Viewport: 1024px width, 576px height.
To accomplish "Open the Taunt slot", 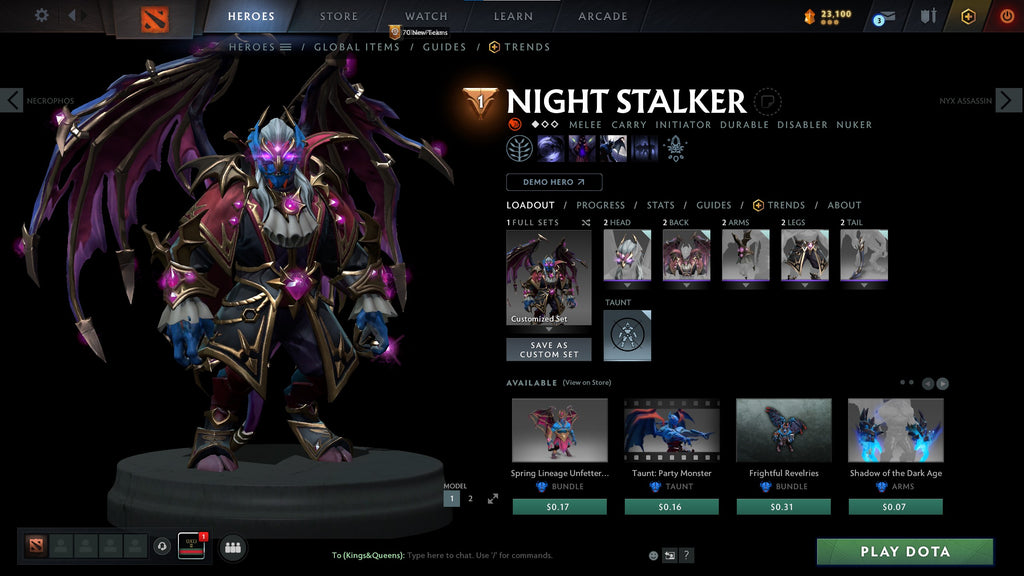I will 627,335.
